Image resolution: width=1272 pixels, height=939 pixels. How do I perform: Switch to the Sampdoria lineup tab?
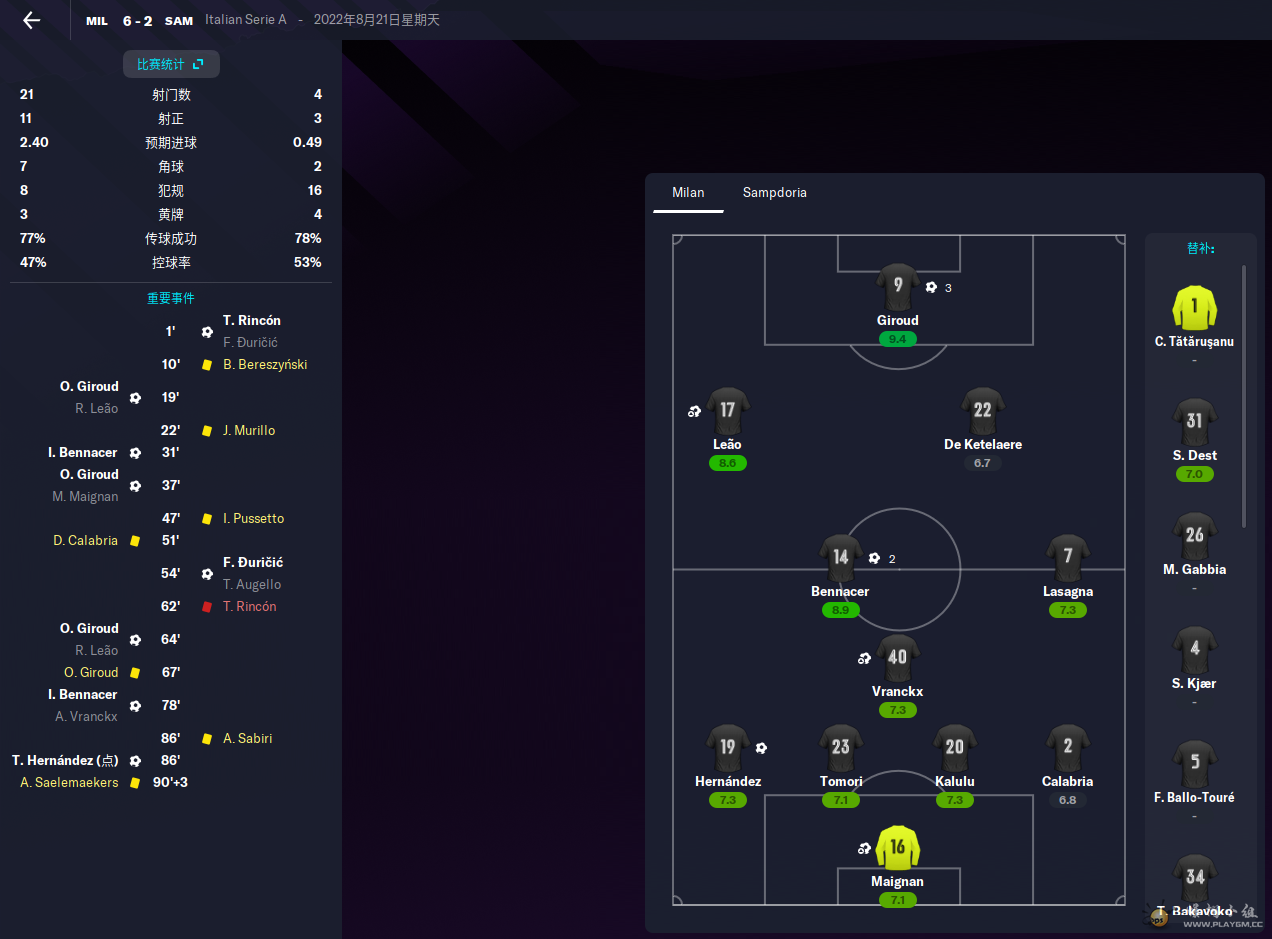pyautogui.click(x=774, y=192)
